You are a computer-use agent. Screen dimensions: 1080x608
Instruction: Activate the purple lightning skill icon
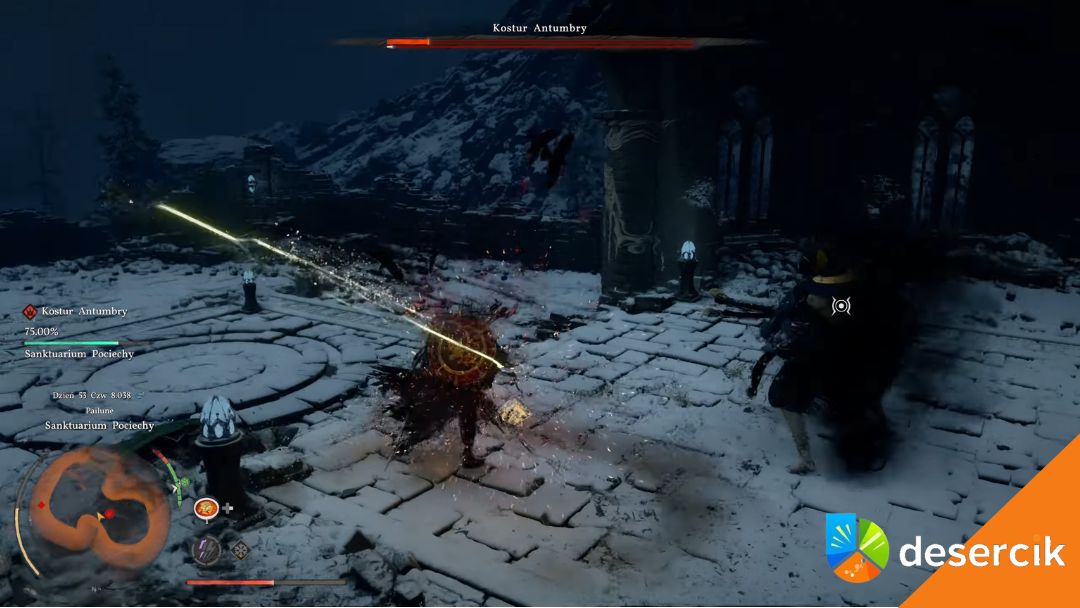(207, 549)
